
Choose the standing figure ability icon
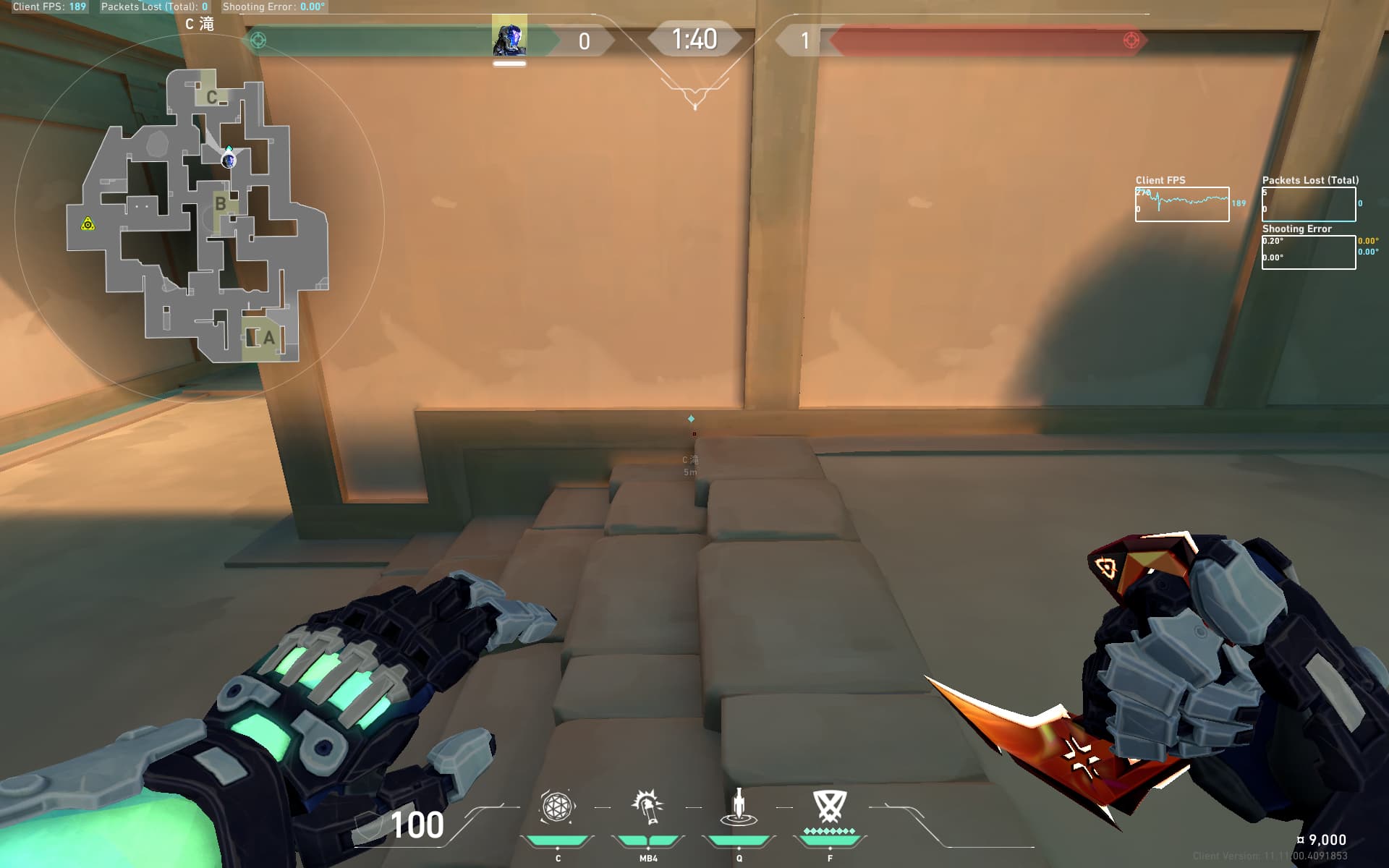coord(739,807)
